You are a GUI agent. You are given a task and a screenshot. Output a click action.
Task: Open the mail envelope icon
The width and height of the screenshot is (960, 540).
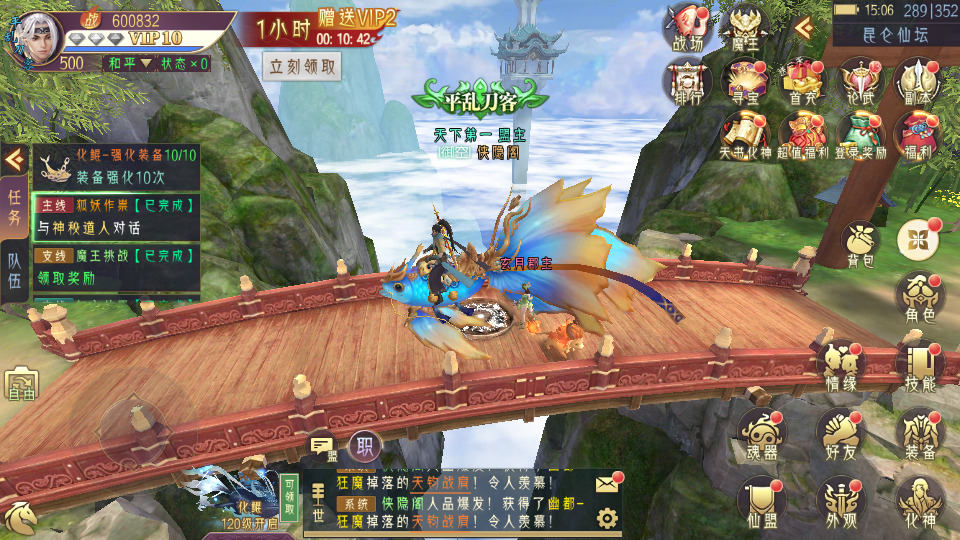[606, 484]
